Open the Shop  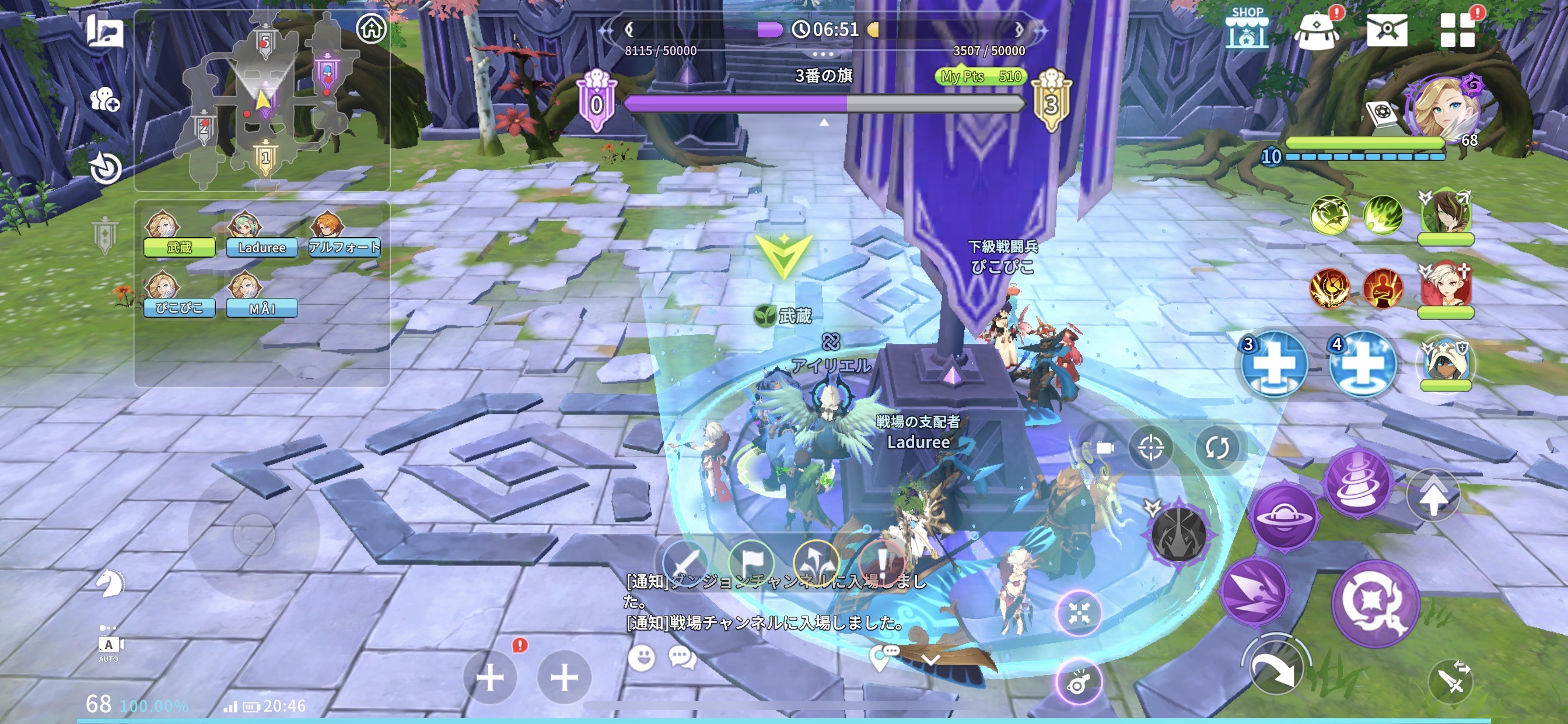(1247, 29)
